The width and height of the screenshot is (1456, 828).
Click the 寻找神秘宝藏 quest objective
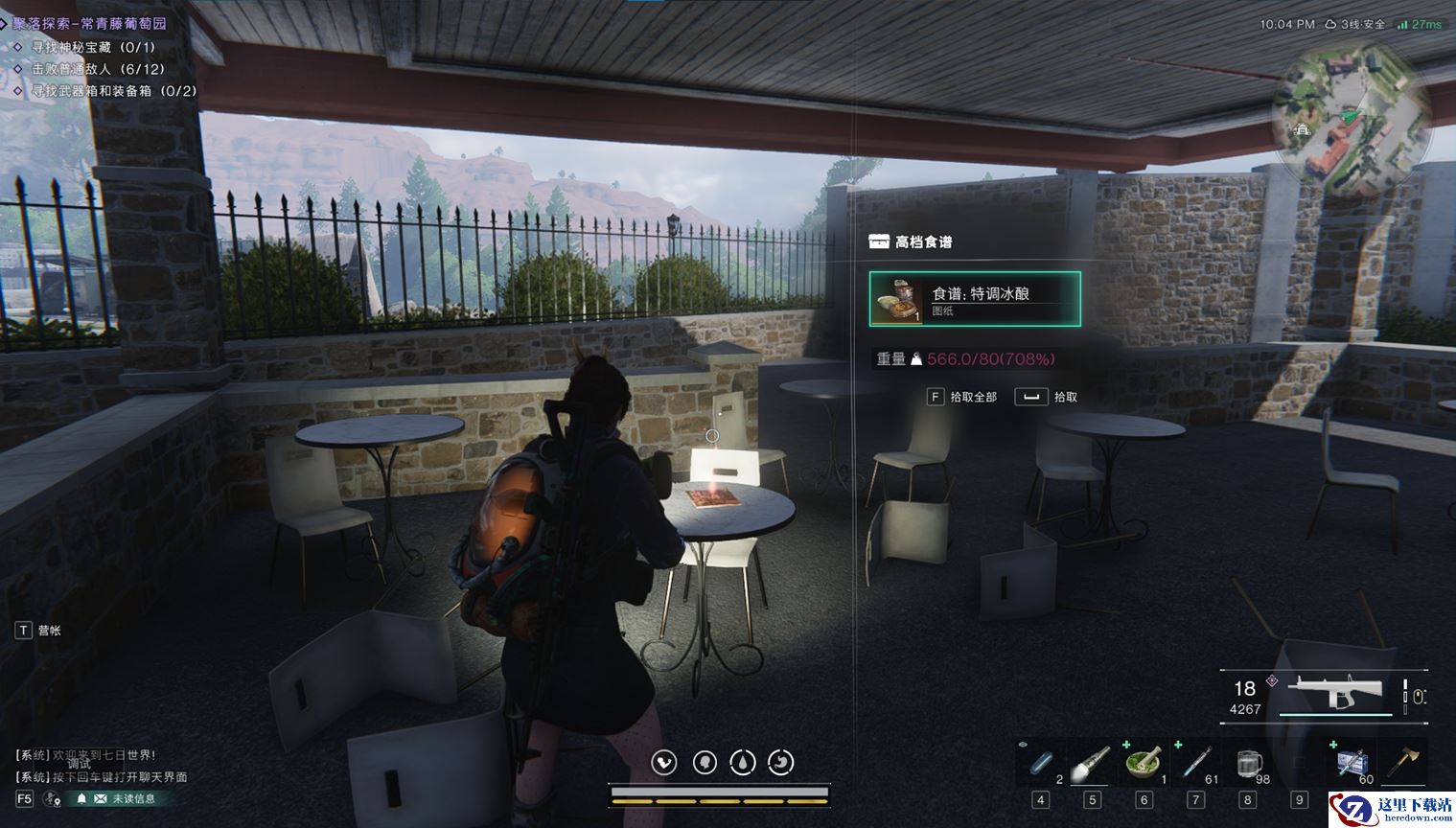coord(93,47)
